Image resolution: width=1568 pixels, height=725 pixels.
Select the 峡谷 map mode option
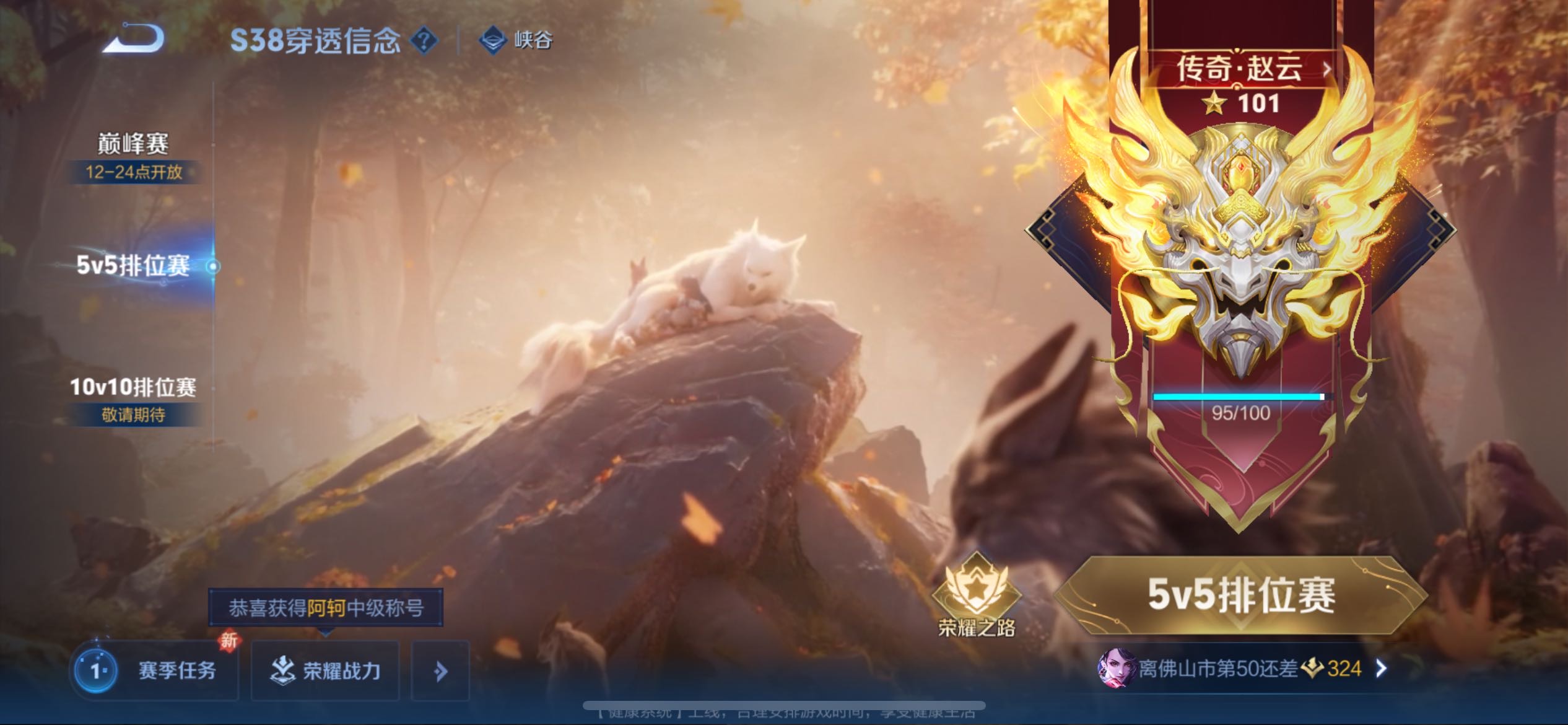point(516,41)
